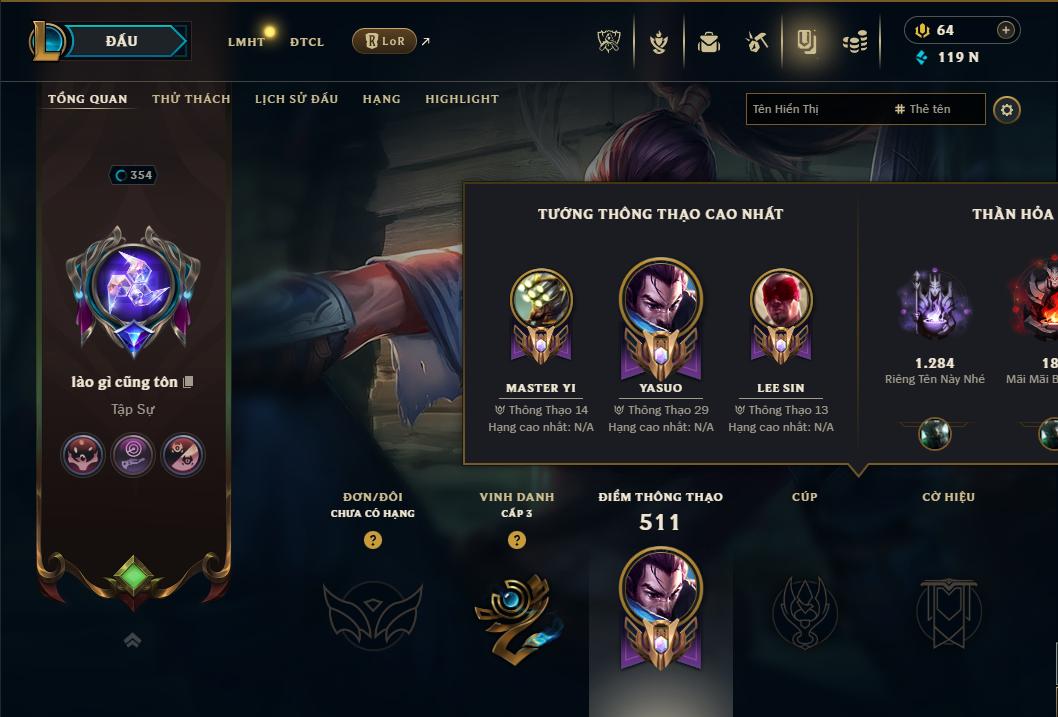Open the hammer crafting loot icon
Screen dimensions: 1058x717
[757, 42]
